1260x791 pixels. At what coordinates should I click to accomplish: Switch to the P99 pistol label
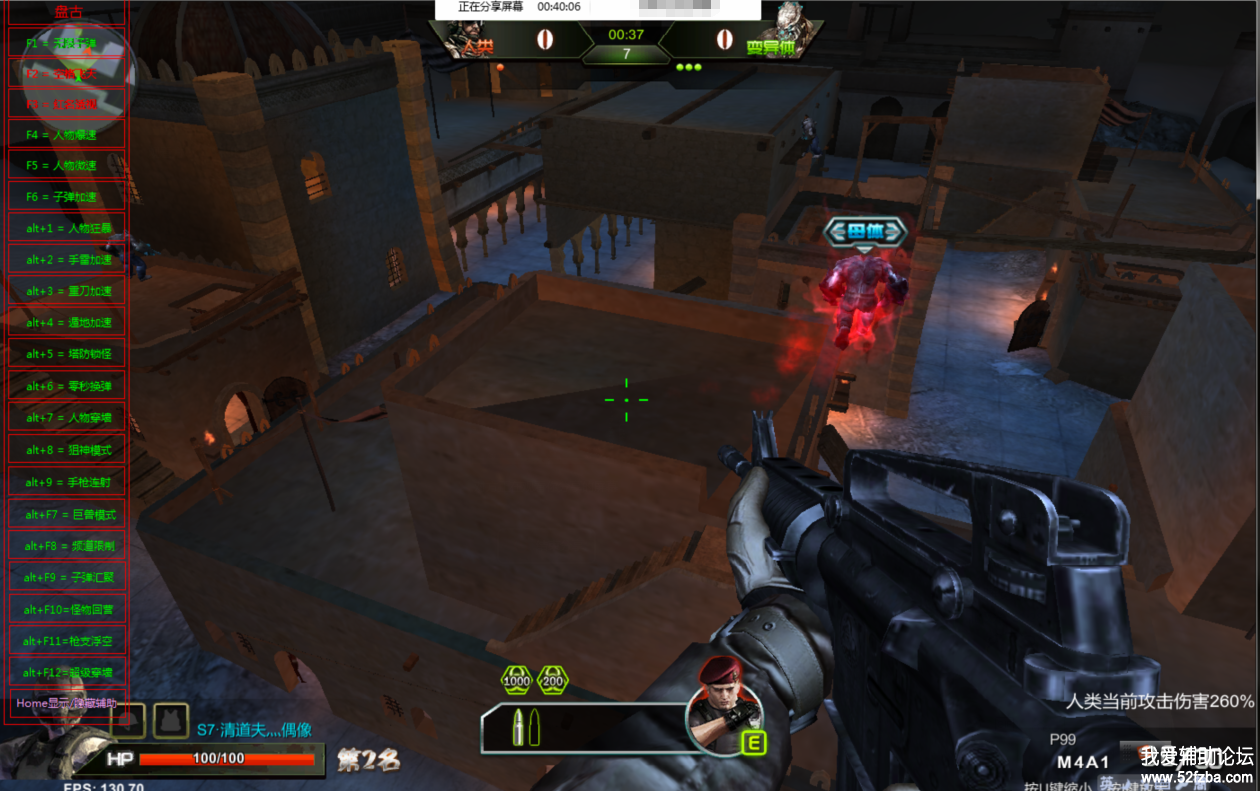coord(1063,739)
